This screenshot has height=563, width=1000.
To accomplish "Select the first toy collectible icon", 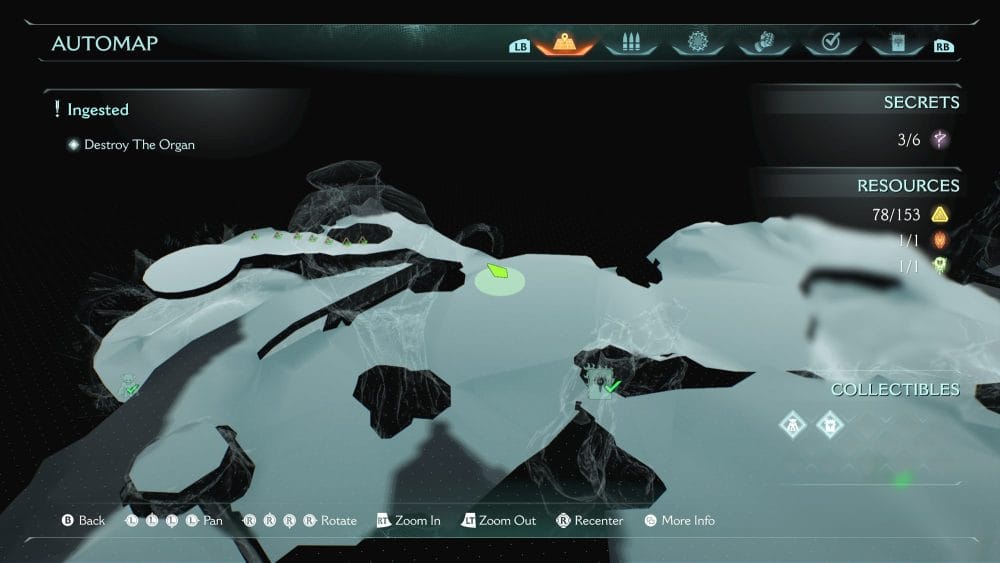I will point(794,425).
